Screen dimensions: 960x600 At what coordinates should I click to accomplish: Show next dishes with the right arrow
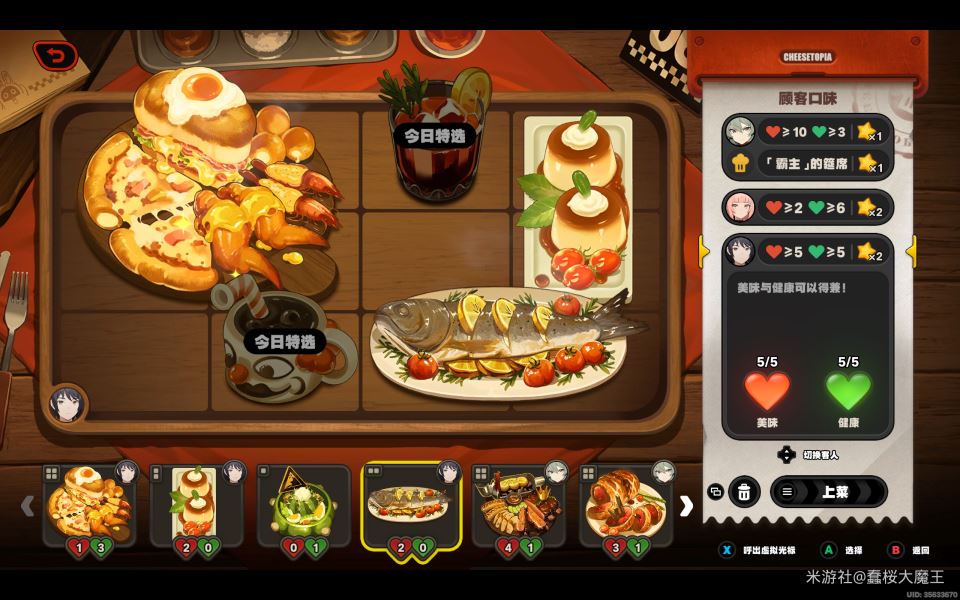pos(686,506)
